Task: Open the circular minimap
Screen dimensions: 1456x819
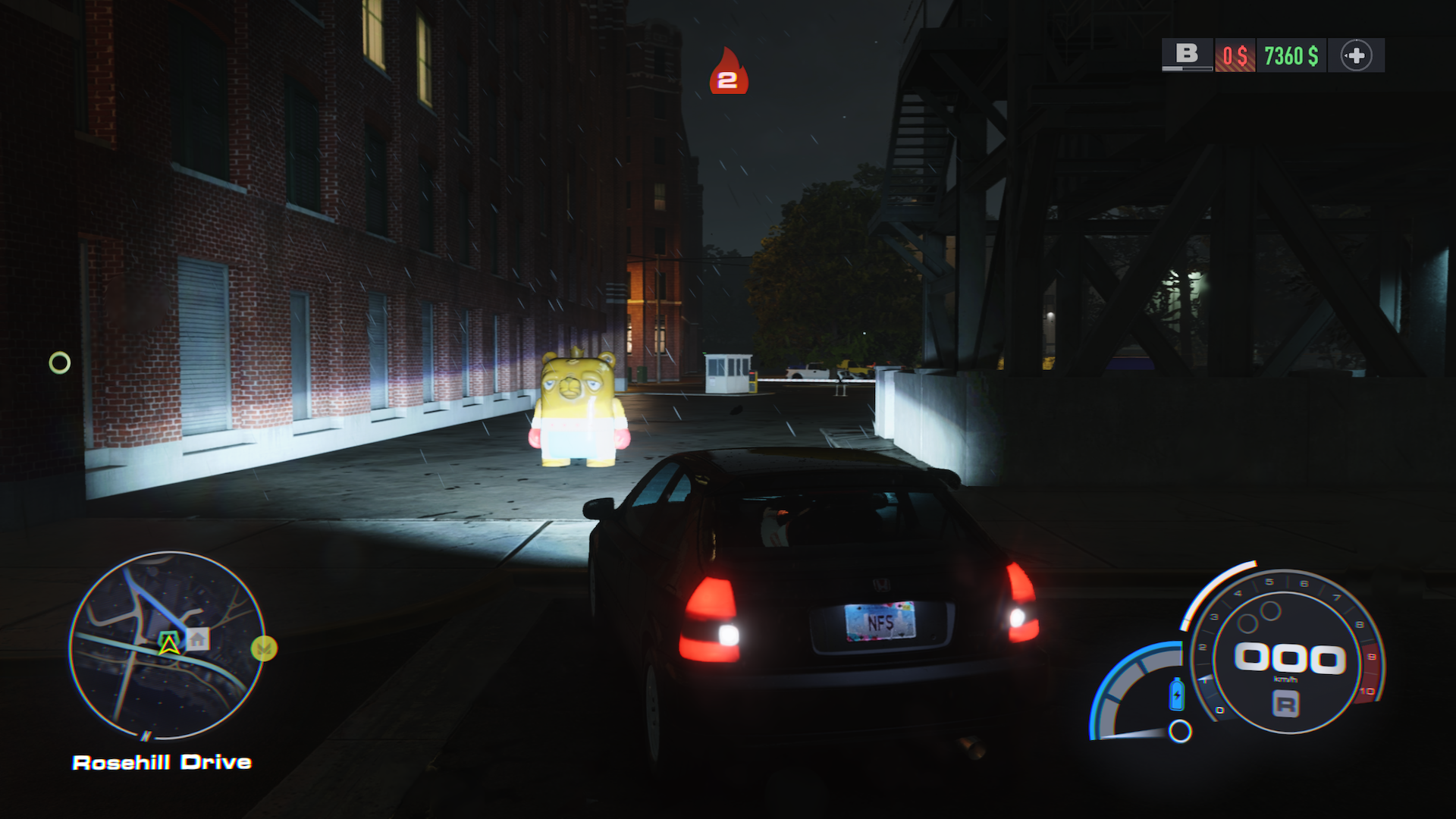Action: (168, 645)
